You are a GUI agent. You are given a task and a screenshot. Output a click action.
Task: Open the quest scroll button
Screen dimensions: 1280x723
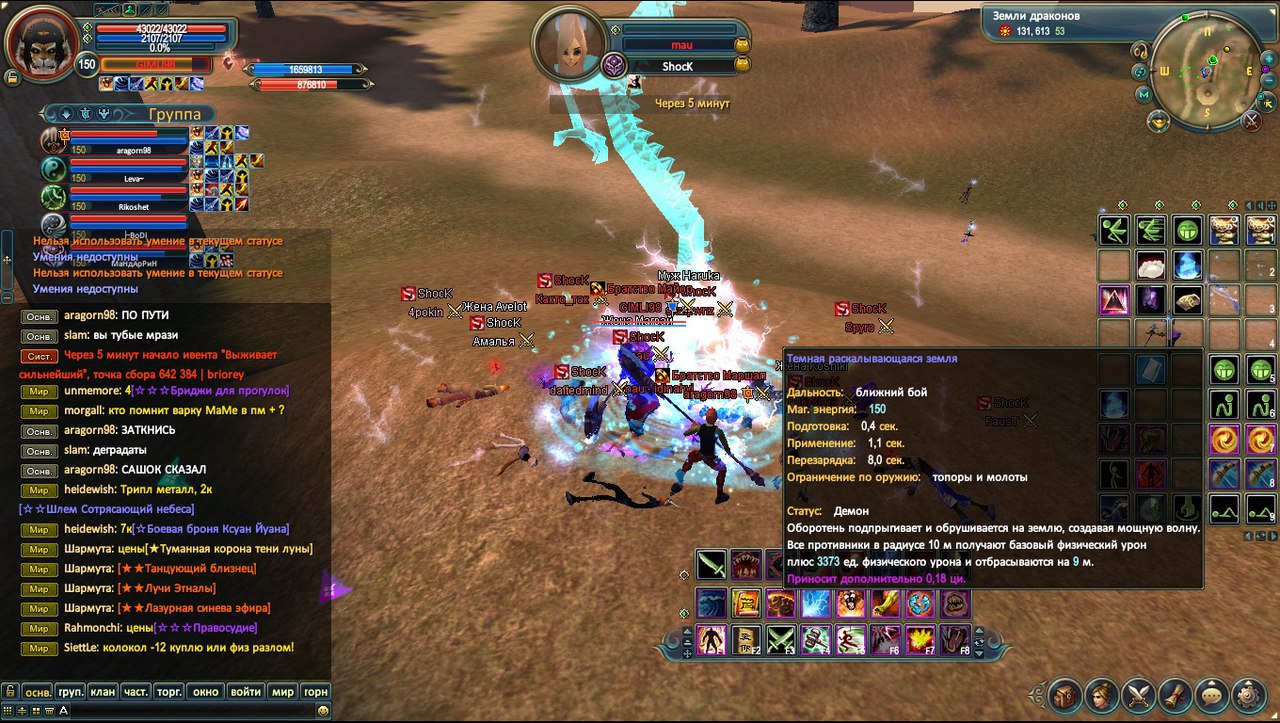[x=1176, y=693]
